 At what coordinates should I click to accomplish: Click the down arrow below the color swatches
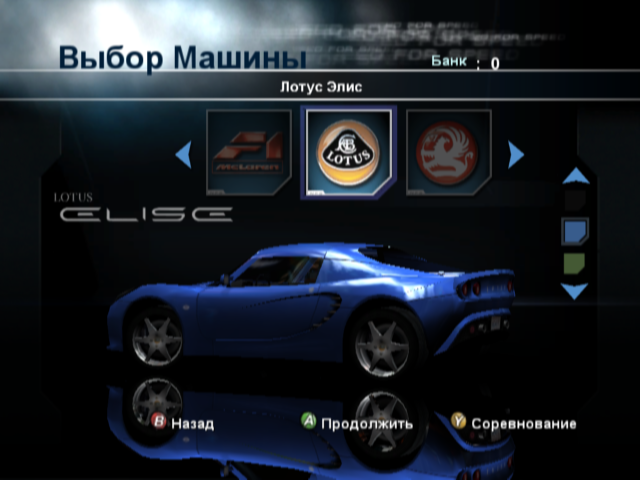[x=575, y=292]
